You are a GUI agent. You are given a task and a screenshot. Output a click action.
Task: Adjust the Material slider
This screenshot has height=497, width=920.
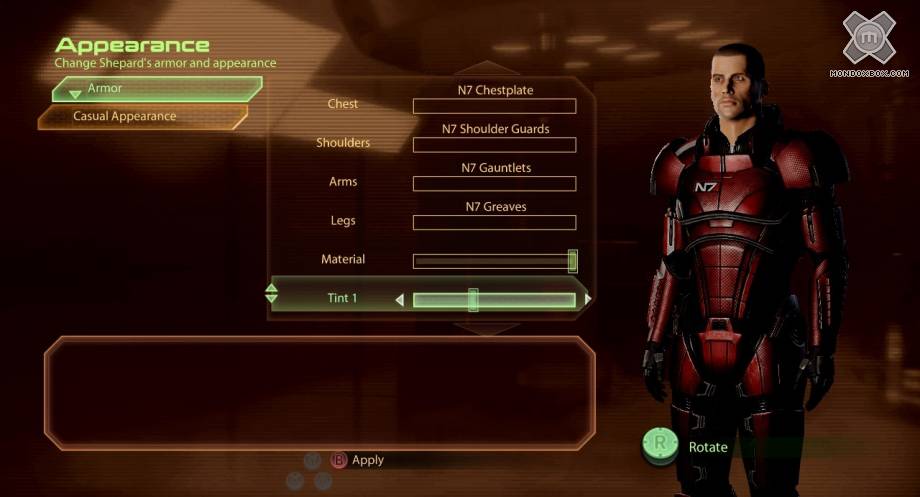(495, 261)
